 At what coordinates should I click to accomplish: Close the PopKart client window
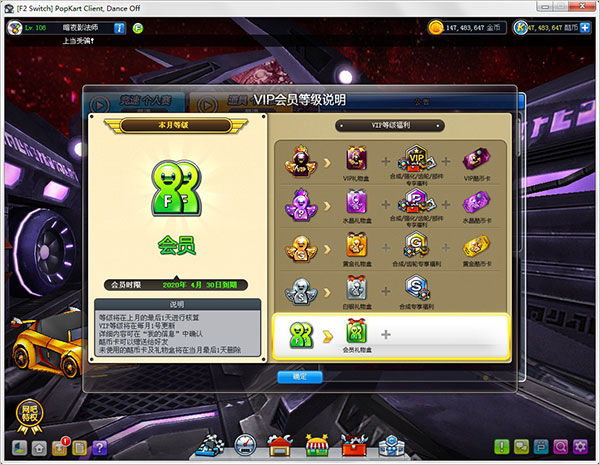coord(581,7)
